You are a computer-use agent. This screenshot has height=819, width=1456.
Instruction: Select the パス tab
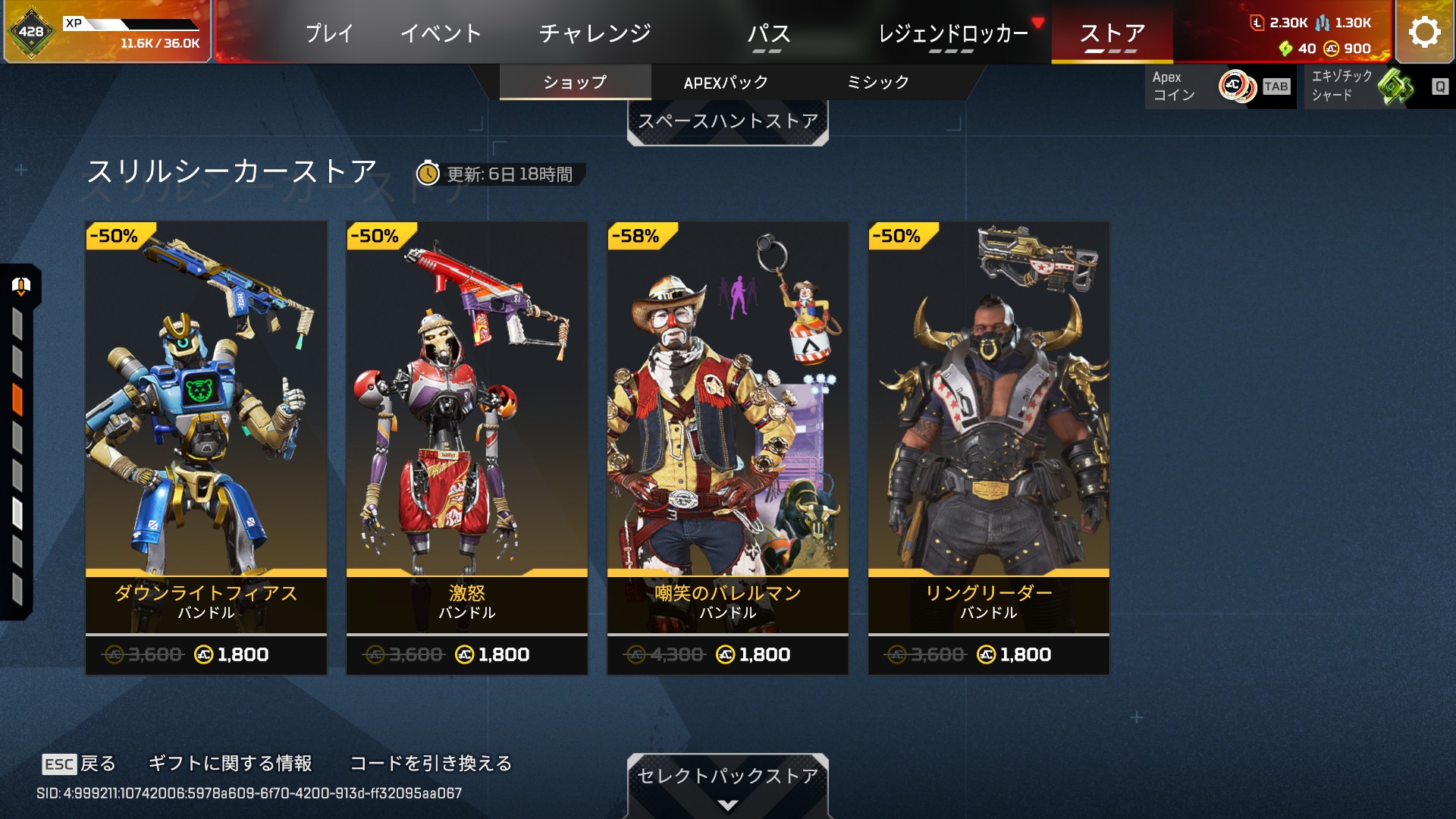coord(768,33)
